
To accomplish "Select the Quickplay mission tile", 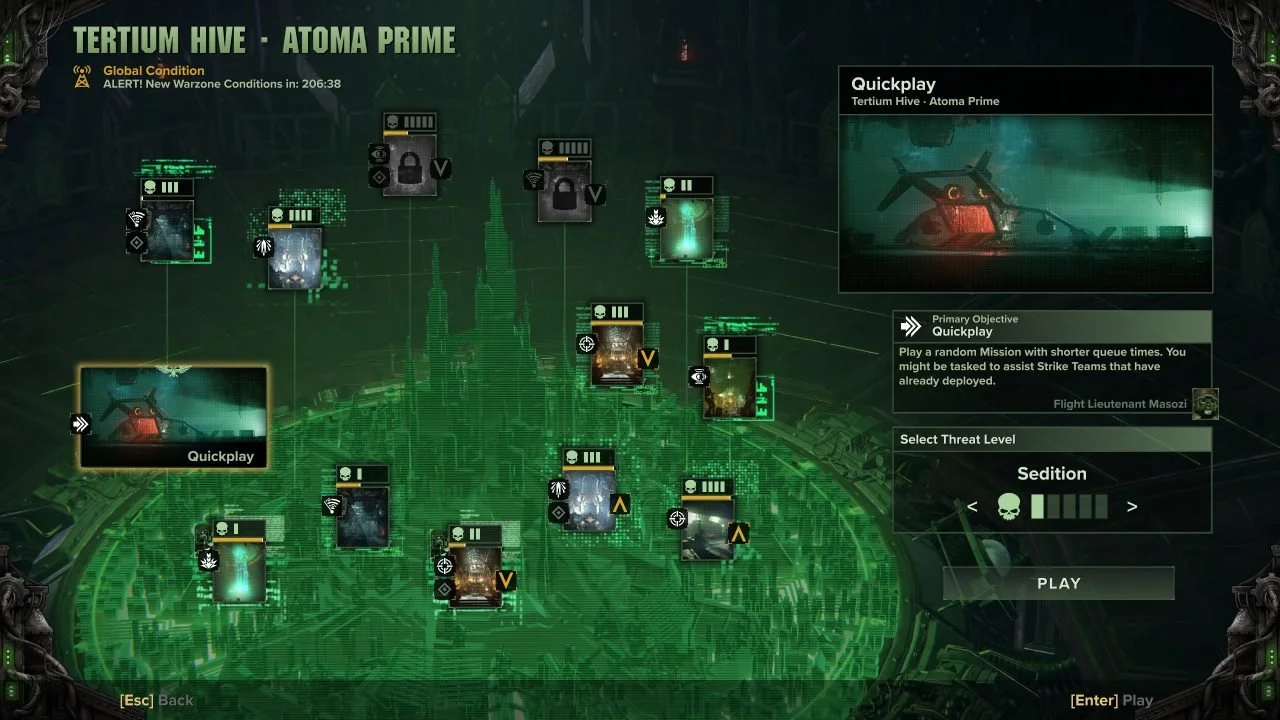I will (x=174, y=417).
